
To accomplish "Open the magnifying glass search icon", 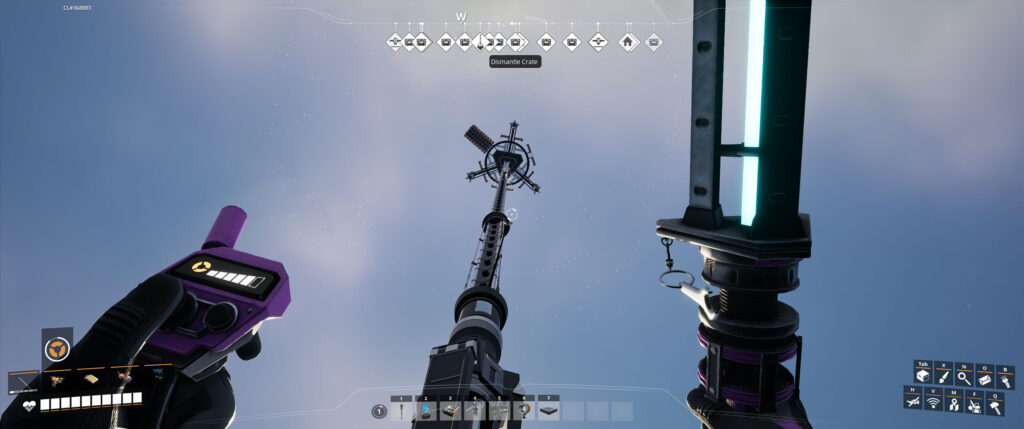I will (964, 376).
